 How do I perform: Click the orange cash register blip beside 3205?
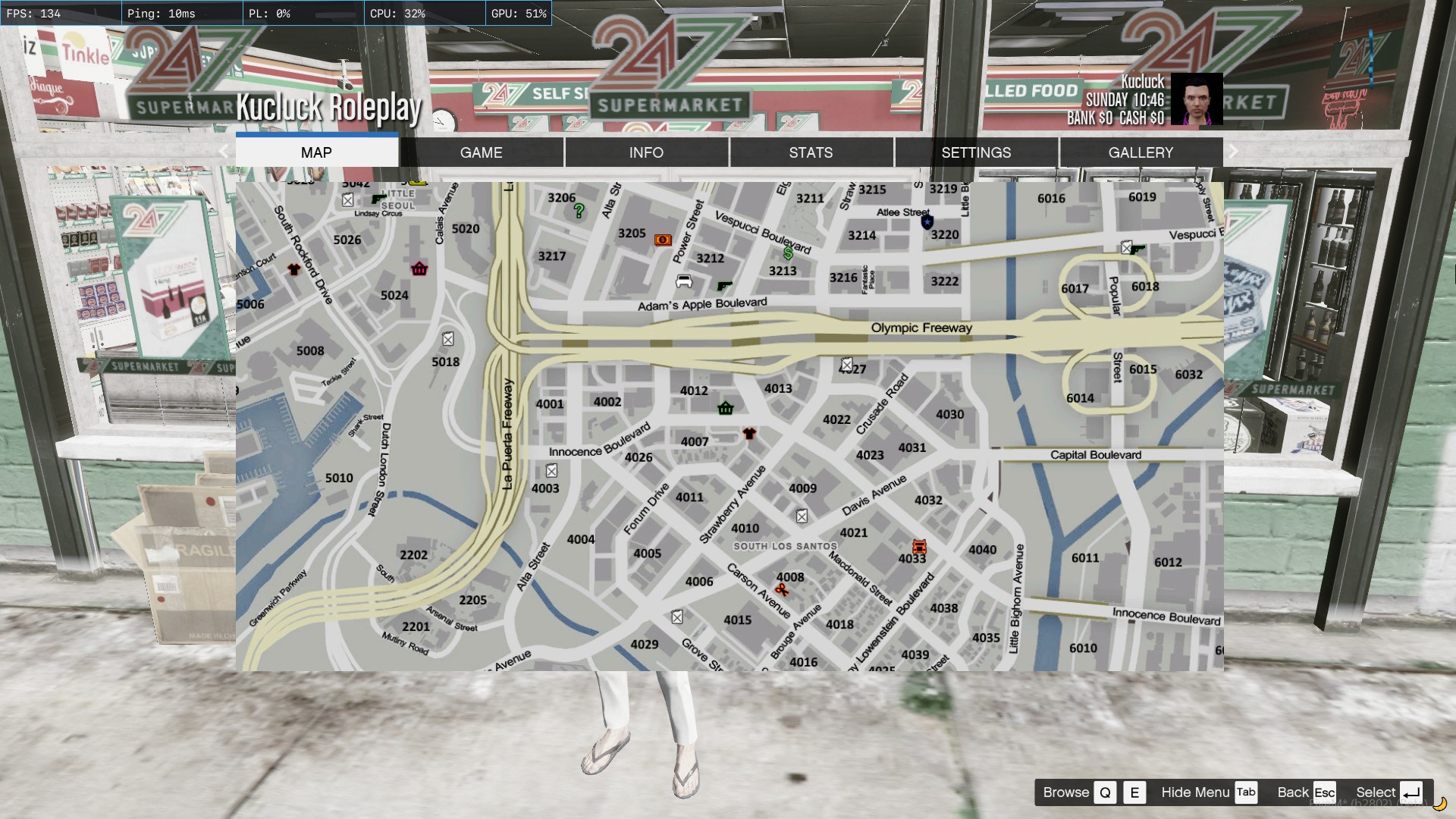tap(662, 239)
